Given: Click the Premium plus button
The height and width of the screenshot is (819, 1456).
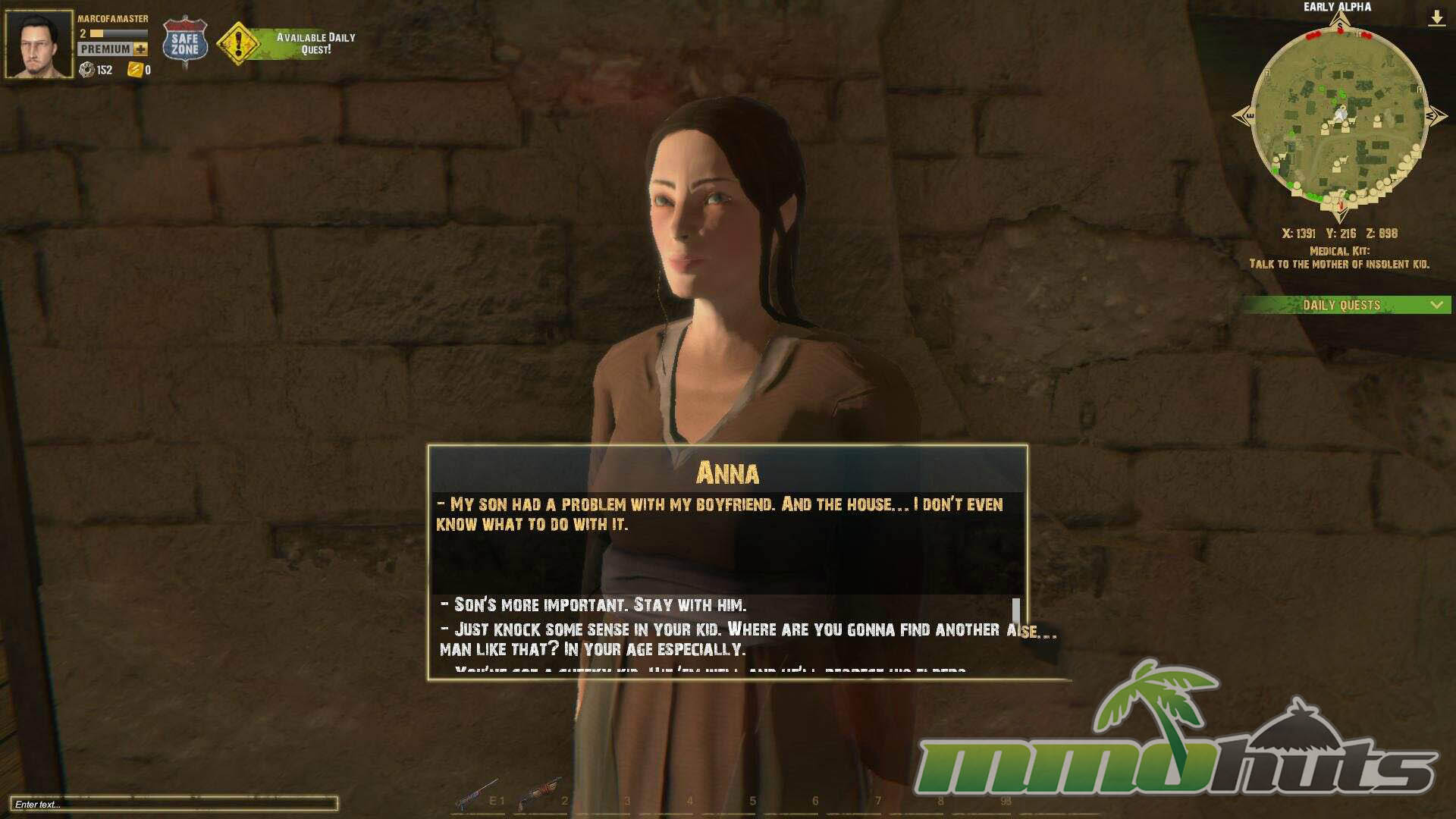Looking at the screenshot, I should coord(141,49).
